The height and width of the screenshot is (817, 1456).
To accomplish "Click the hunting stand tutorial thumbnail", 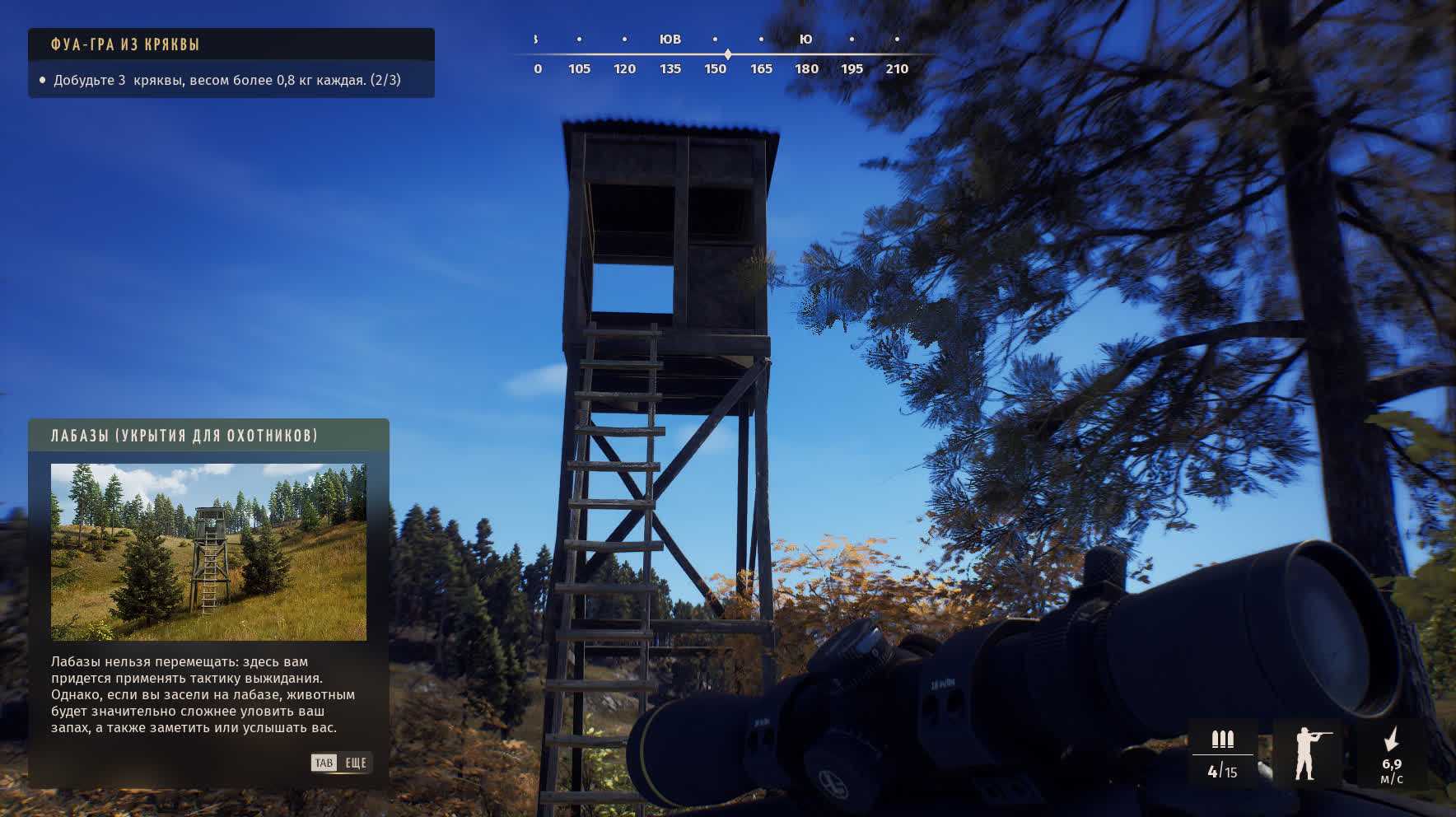I will click(x=208, y=552).
